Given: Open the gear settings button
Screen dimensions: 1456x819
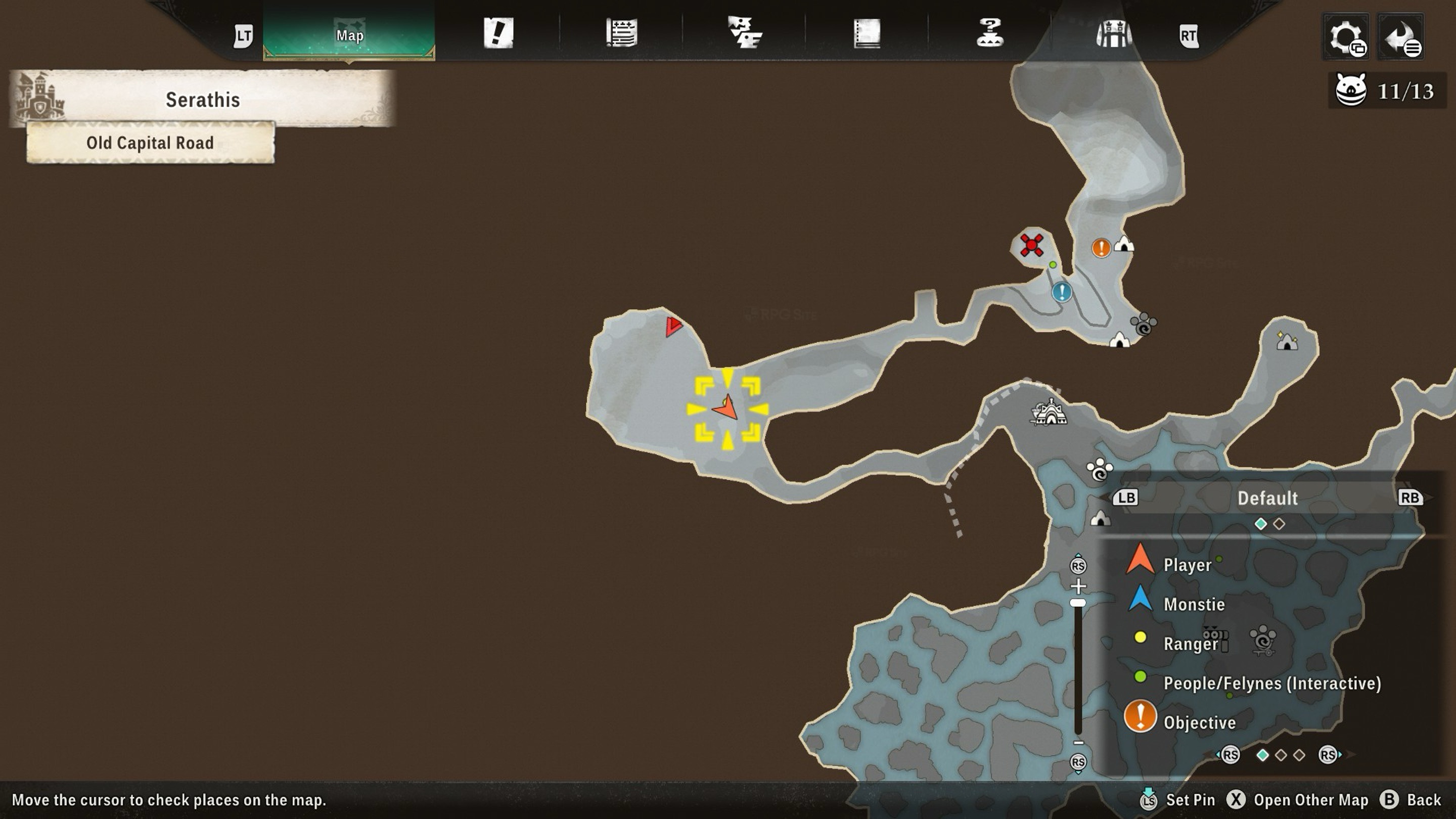Looking at the screenshot, I should 1346,37.
